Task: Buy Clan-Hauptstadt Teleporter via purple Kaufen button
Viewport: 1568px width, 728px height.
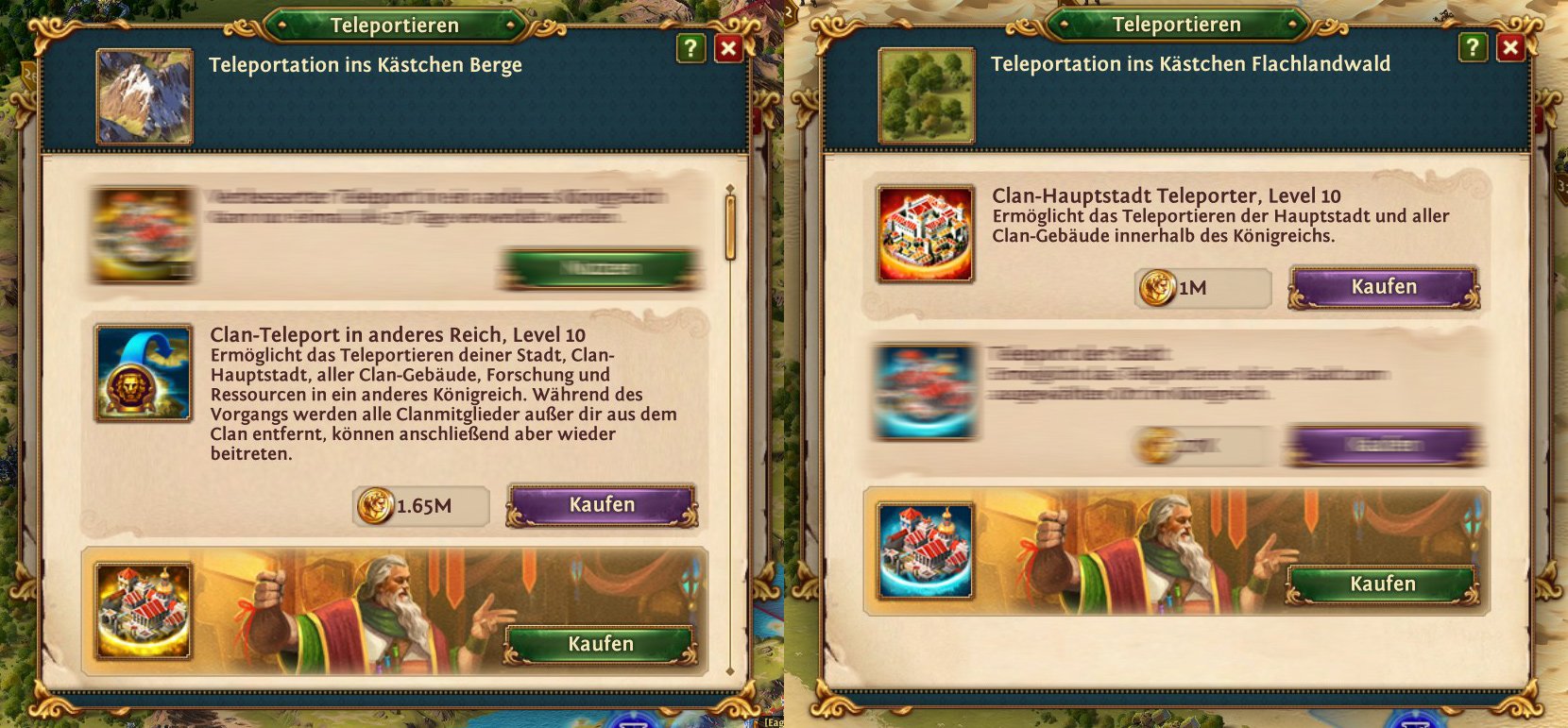Action: tap(1382, 285)
